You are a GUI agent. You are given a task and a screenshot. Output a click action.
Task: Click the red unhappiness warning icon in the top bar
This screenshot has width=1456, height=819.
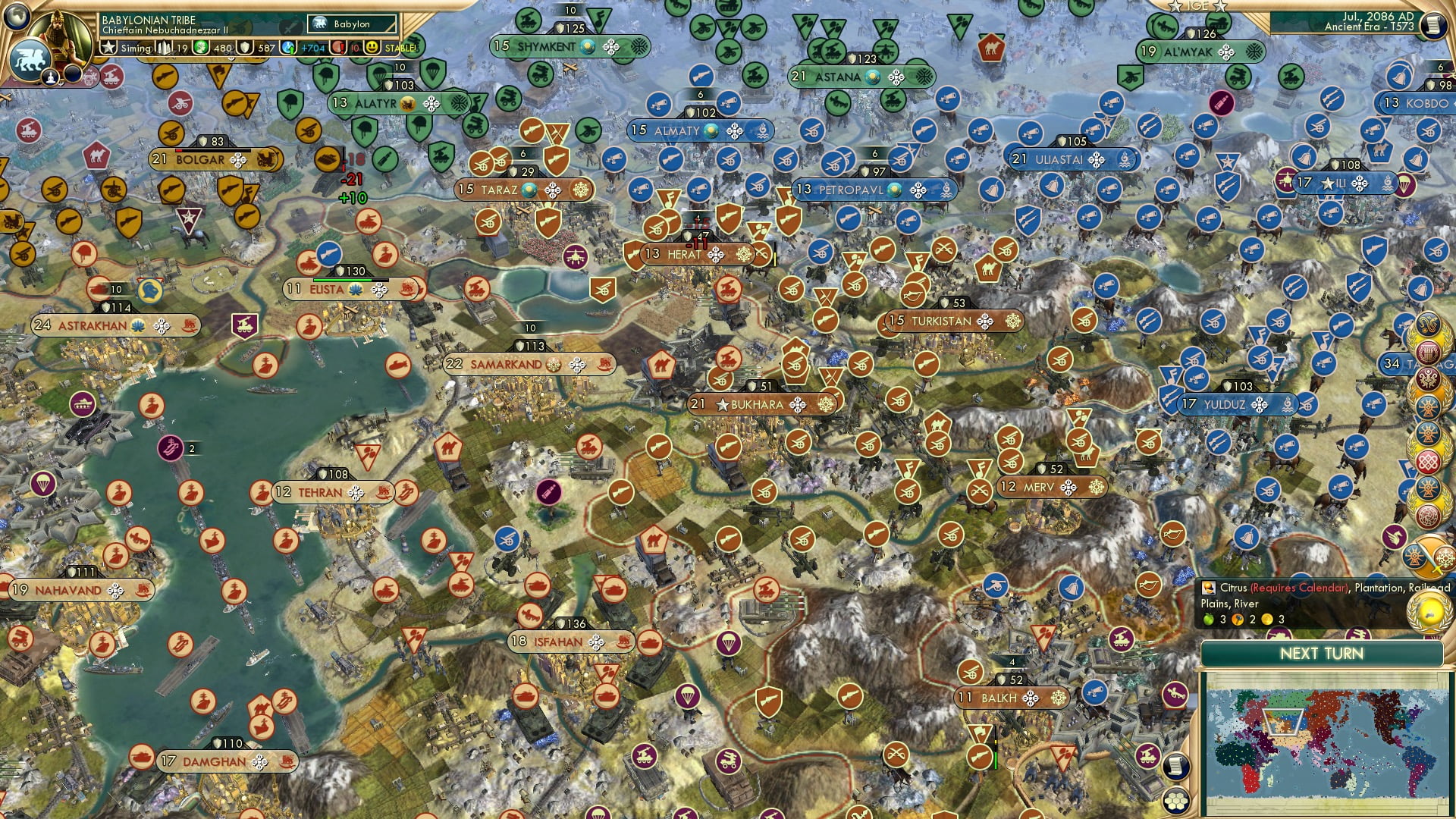tap(337, 48)
